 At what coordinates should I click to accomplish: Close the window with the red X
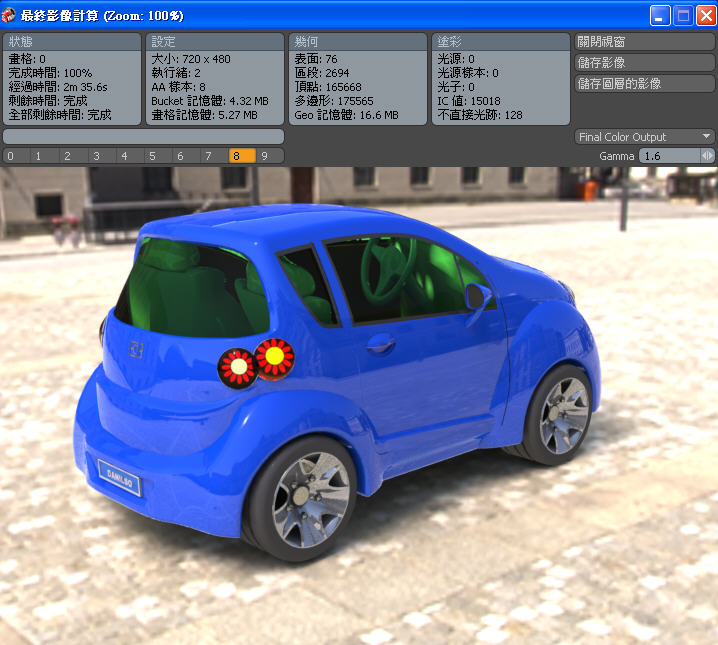pyautogui.click(x=704, y=15)
